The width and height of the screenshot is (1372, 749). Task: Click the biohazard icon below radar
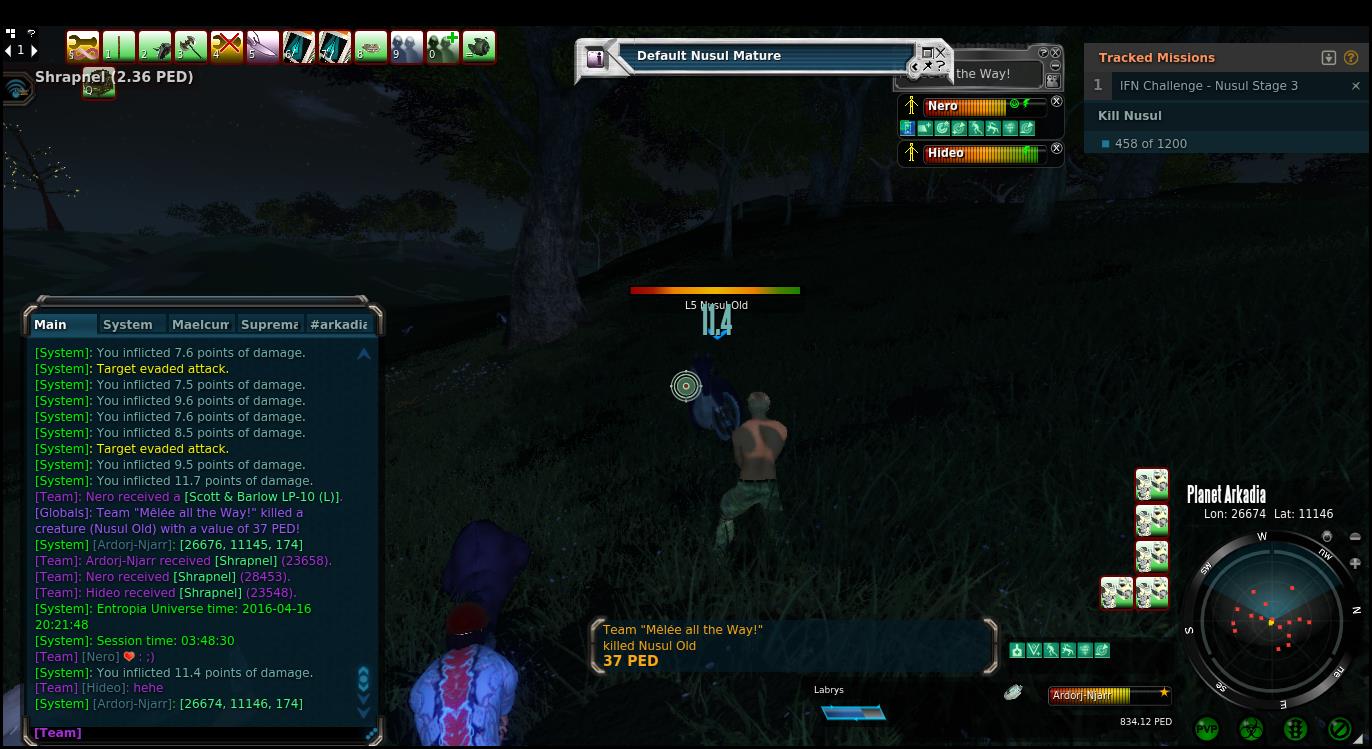1251,729
